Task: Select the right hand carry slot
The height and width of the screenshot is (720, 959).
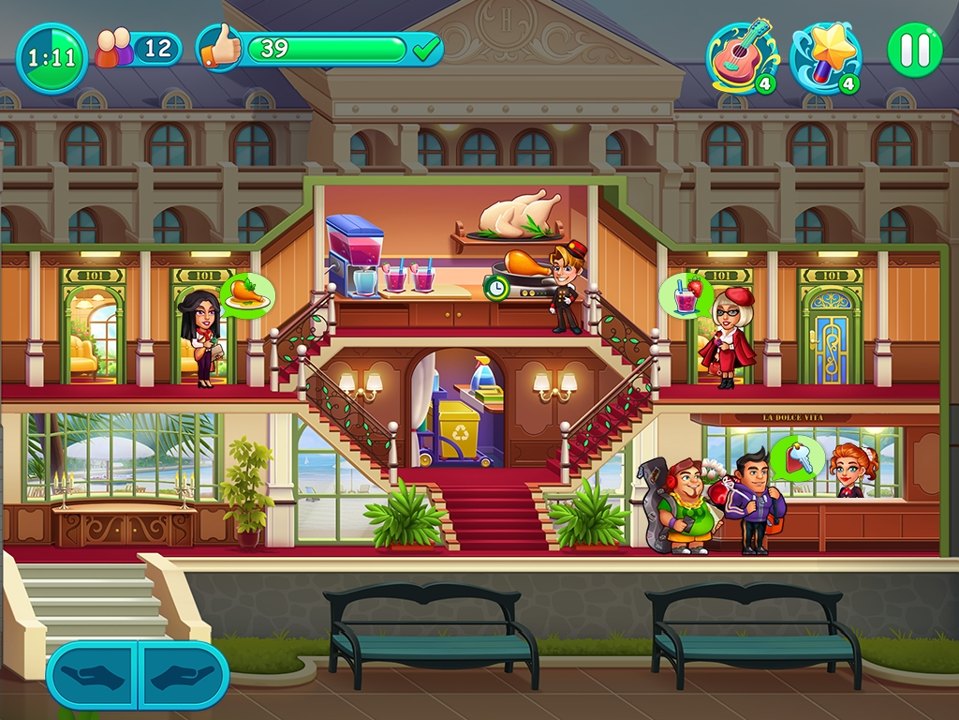Action: tap(182, 676)
